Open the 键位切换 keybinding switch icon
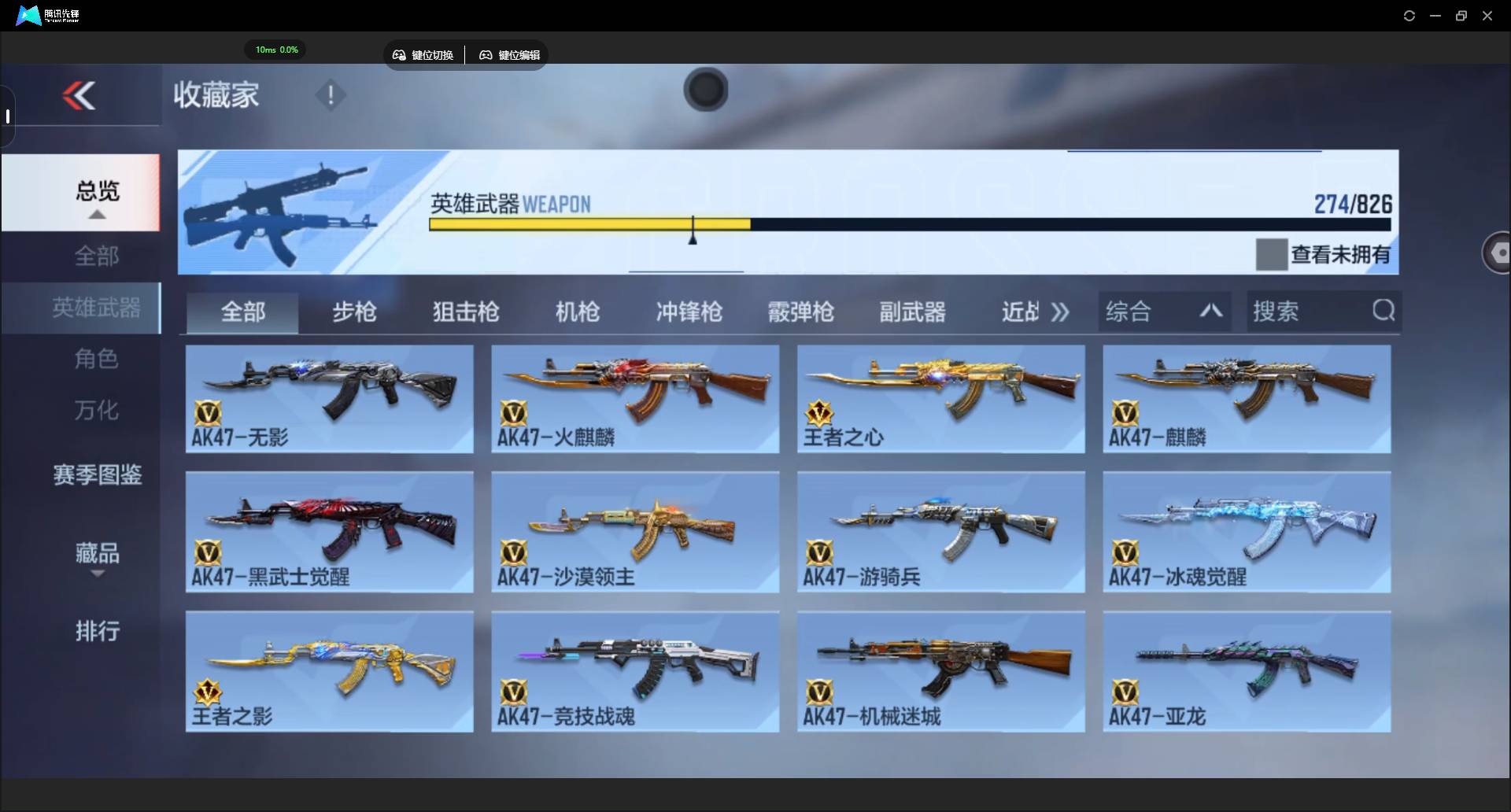Screen dimensions: 1511x812 (400, 55)
